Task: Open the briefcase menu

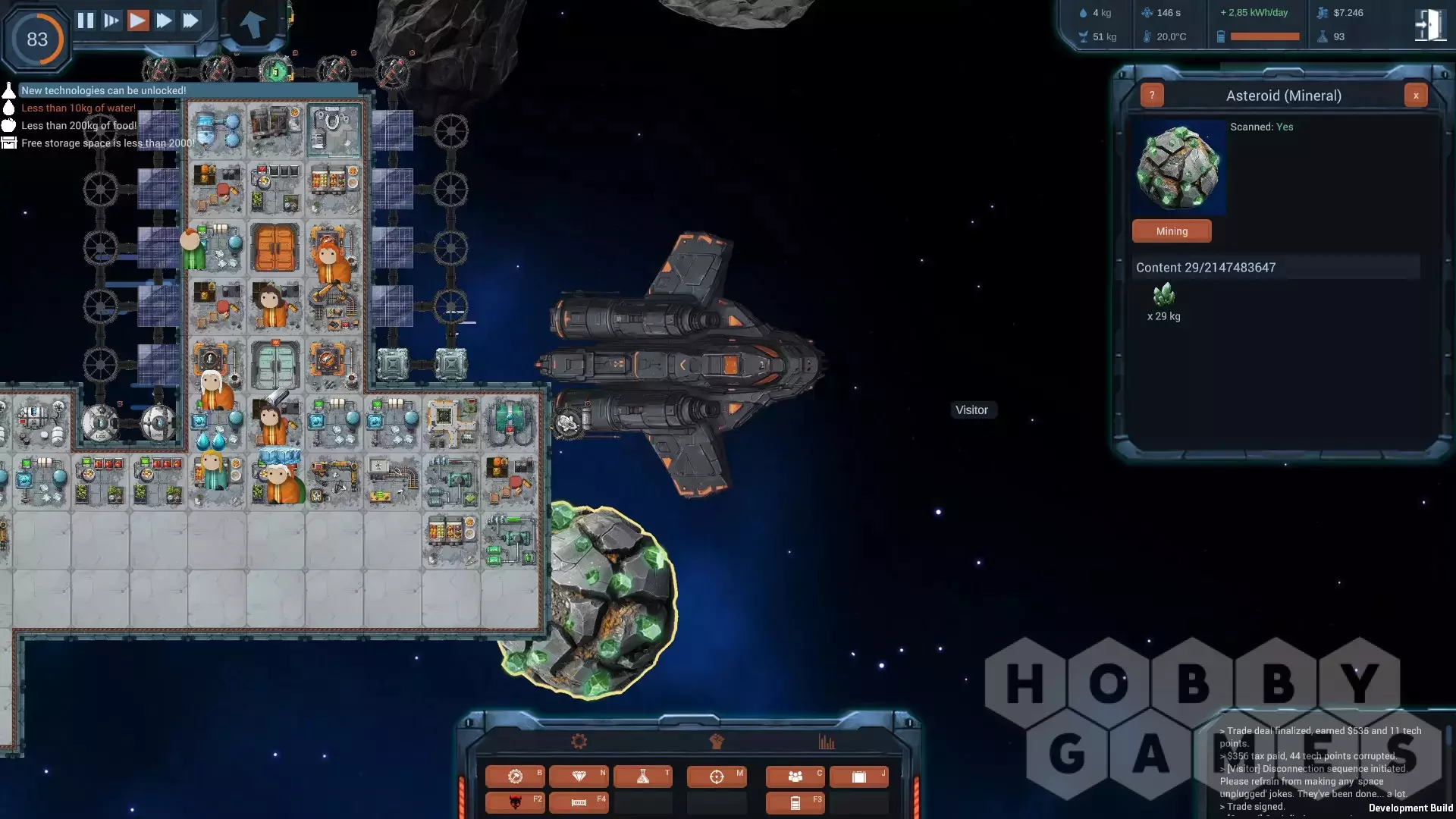Action: 859,777
